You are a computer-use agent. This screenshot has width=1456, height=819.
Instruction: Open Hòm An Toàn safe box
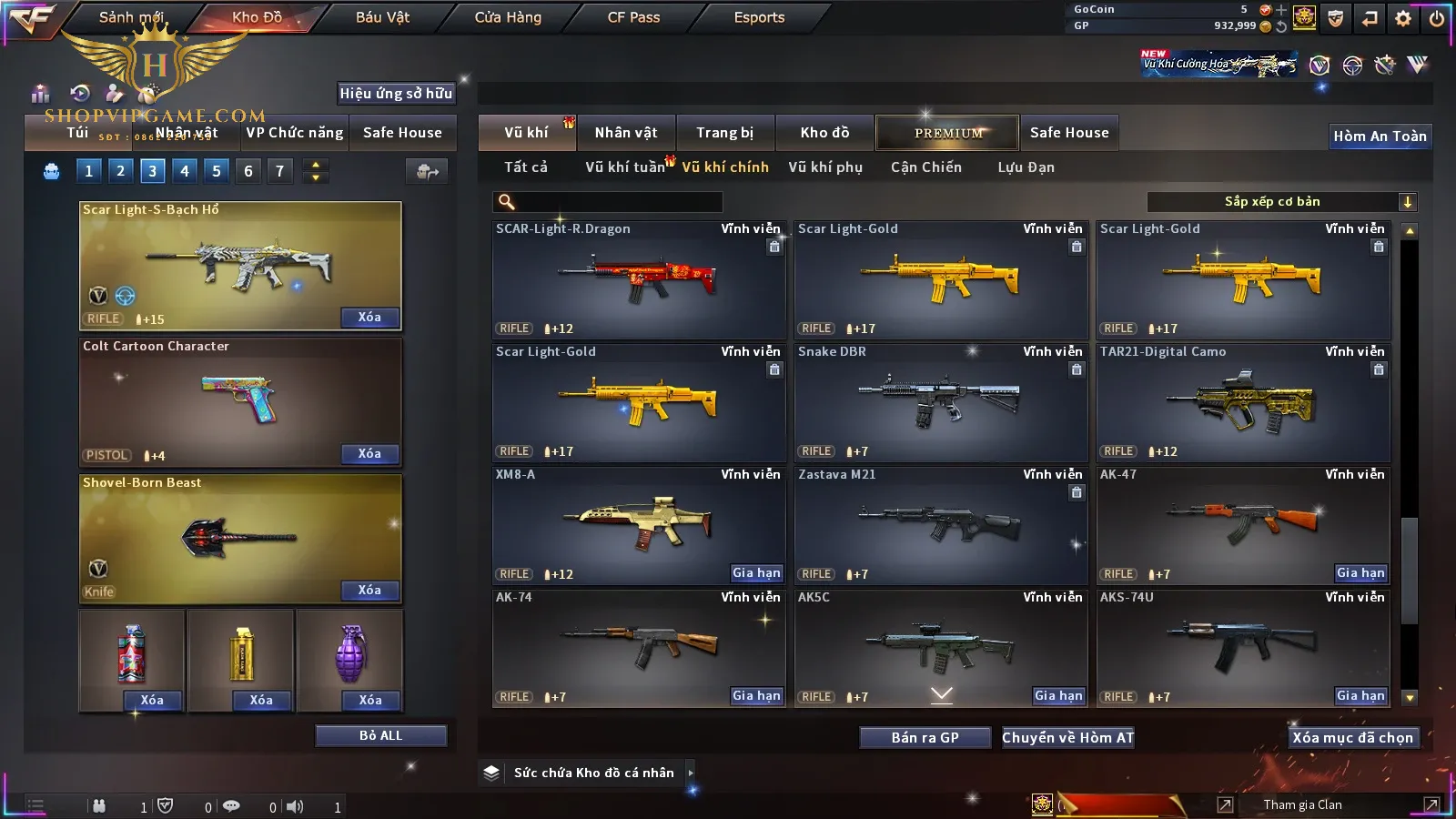1380,136
